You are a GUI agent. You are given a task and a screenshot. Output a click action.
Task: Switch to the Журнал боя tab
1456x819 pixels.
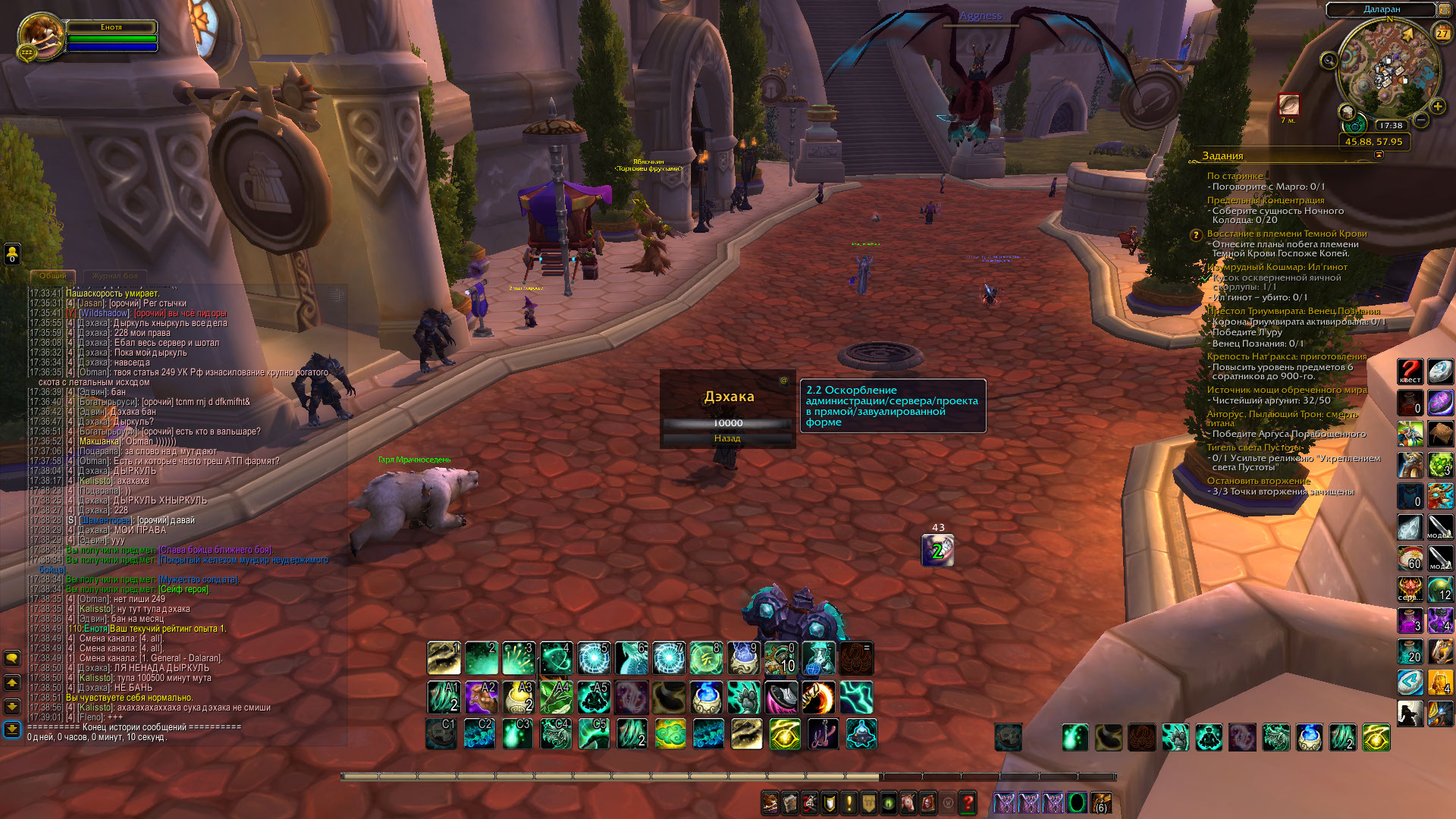[115, 276]
